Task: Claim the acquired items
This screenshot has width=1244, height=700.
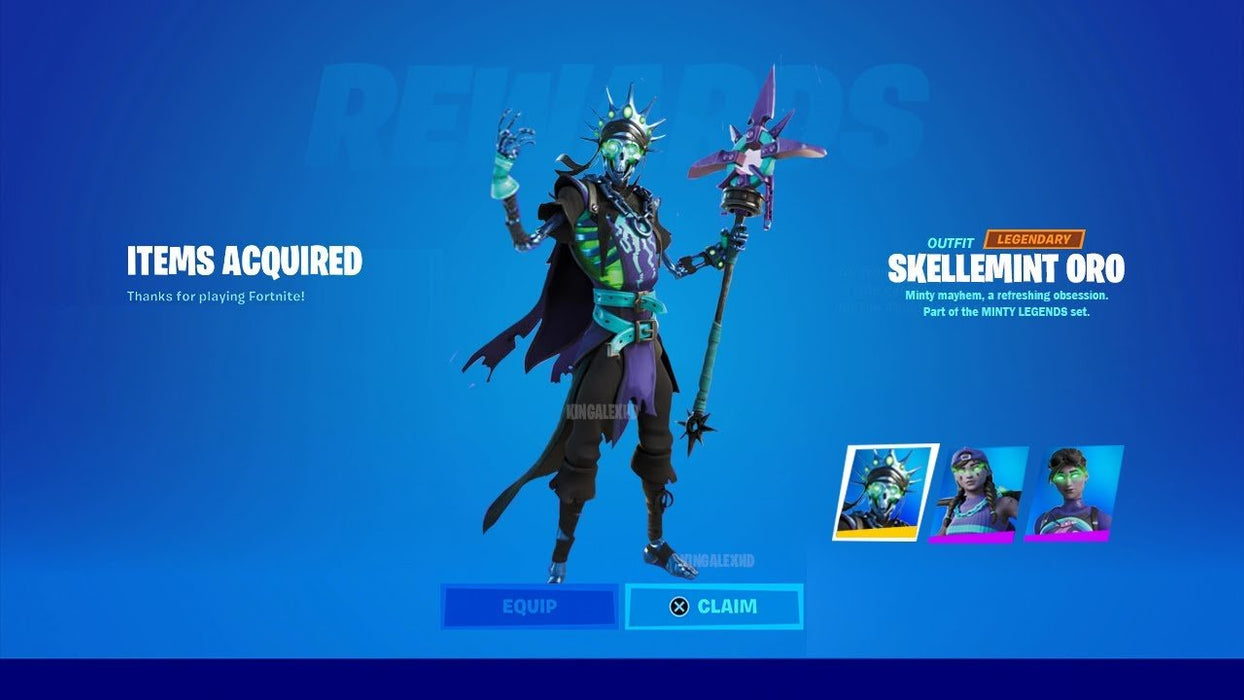Action: point(714,606)
